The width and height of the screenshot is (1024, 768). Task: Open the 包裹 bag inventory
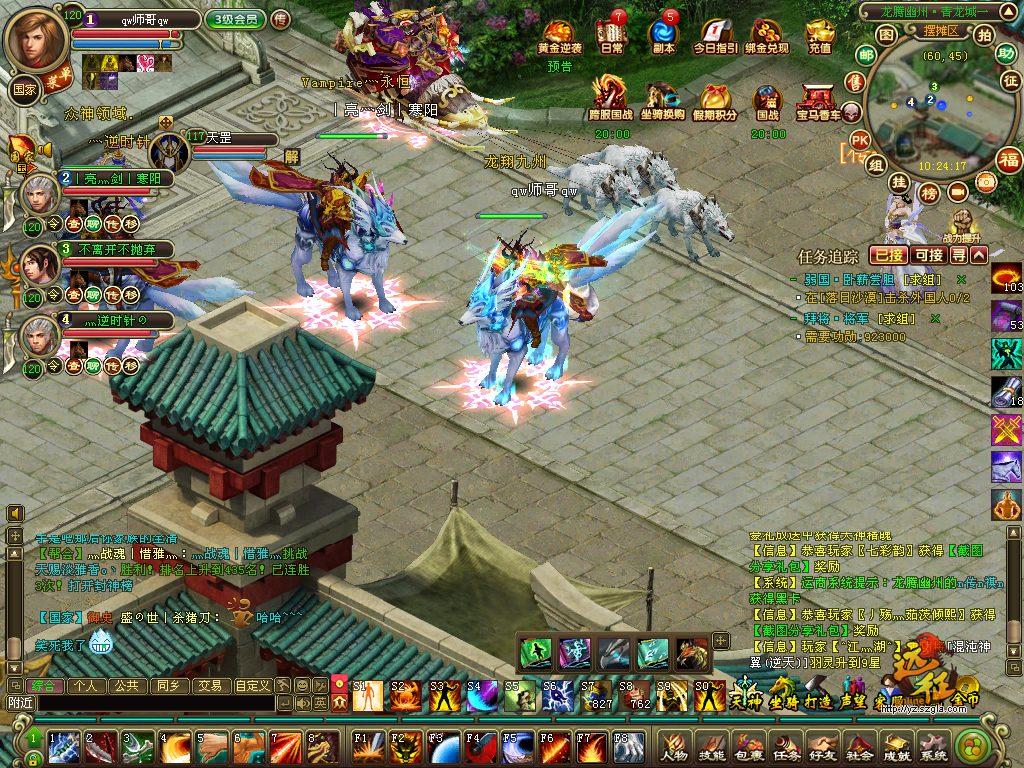pos(749,747)
